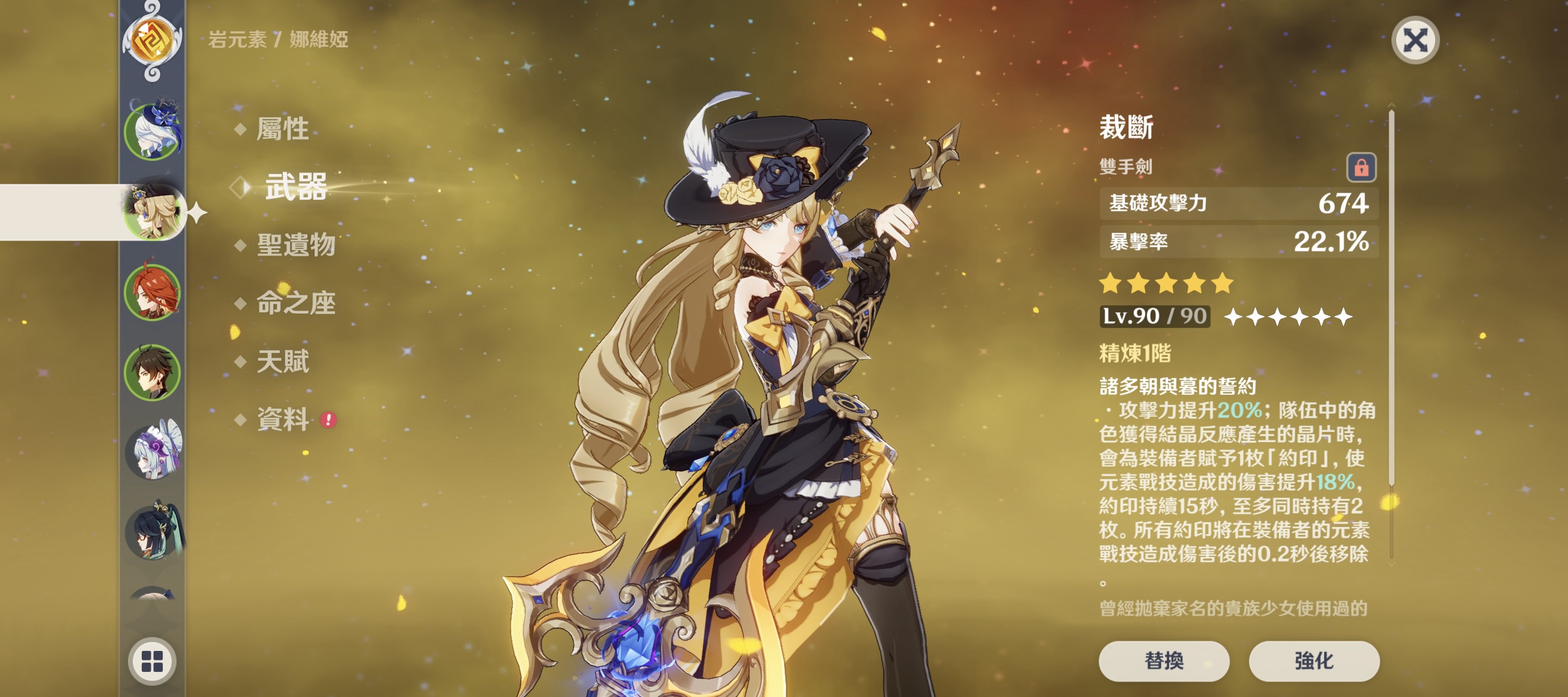Close the character screen with the X button

coord(1415,41)
